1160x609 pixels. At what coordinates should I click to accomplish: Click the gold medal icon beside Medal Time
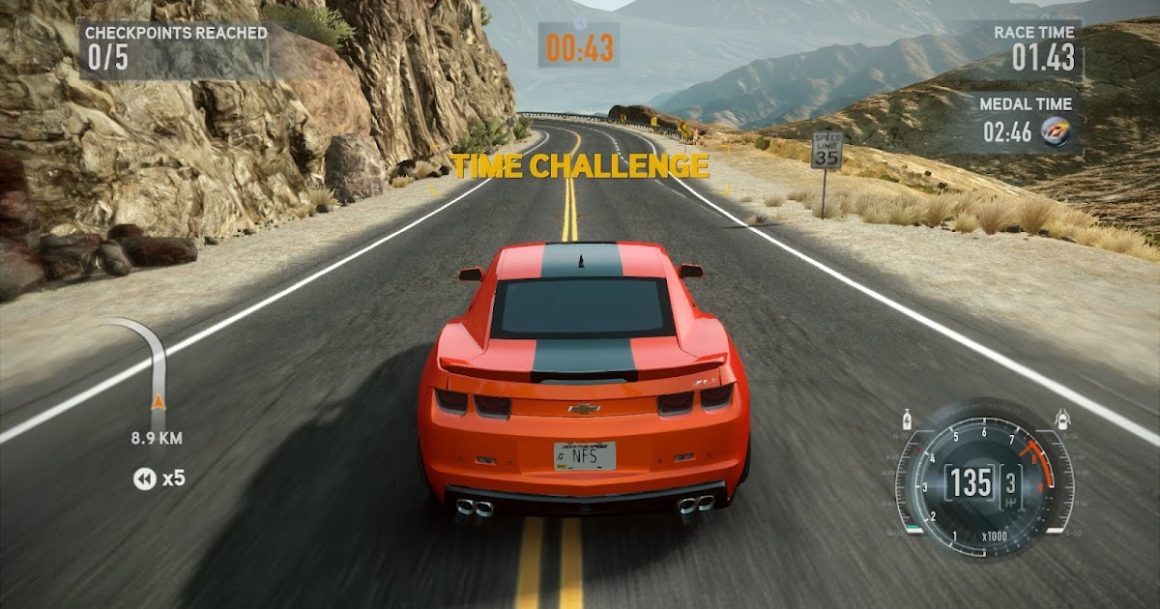(1054, 132)
